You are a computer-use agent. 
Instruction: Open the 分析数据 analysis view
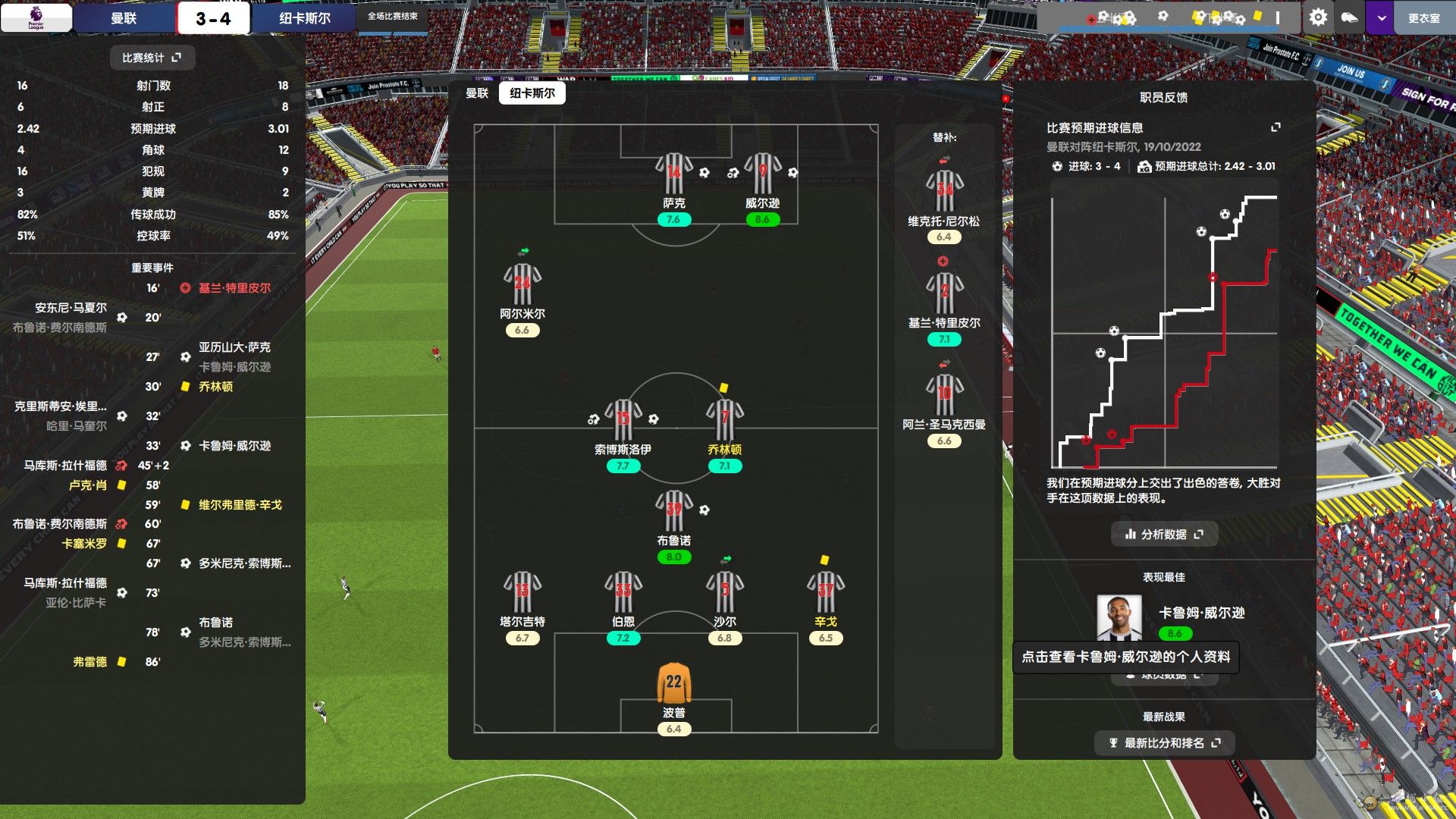pyautogui.click(x=1164, y=535)
